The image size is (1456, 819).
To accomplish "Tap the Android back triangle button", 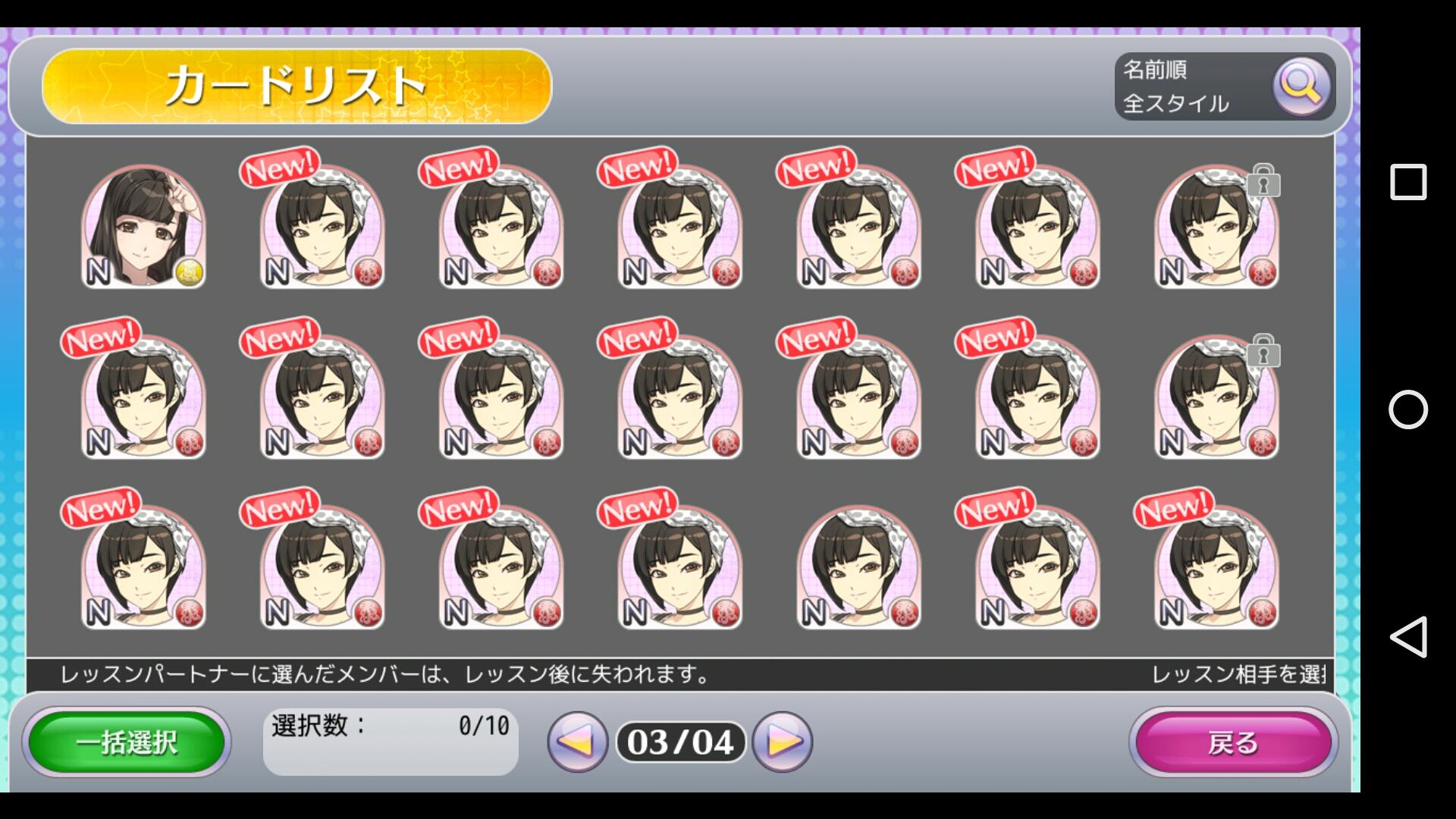I will 1407,637.
